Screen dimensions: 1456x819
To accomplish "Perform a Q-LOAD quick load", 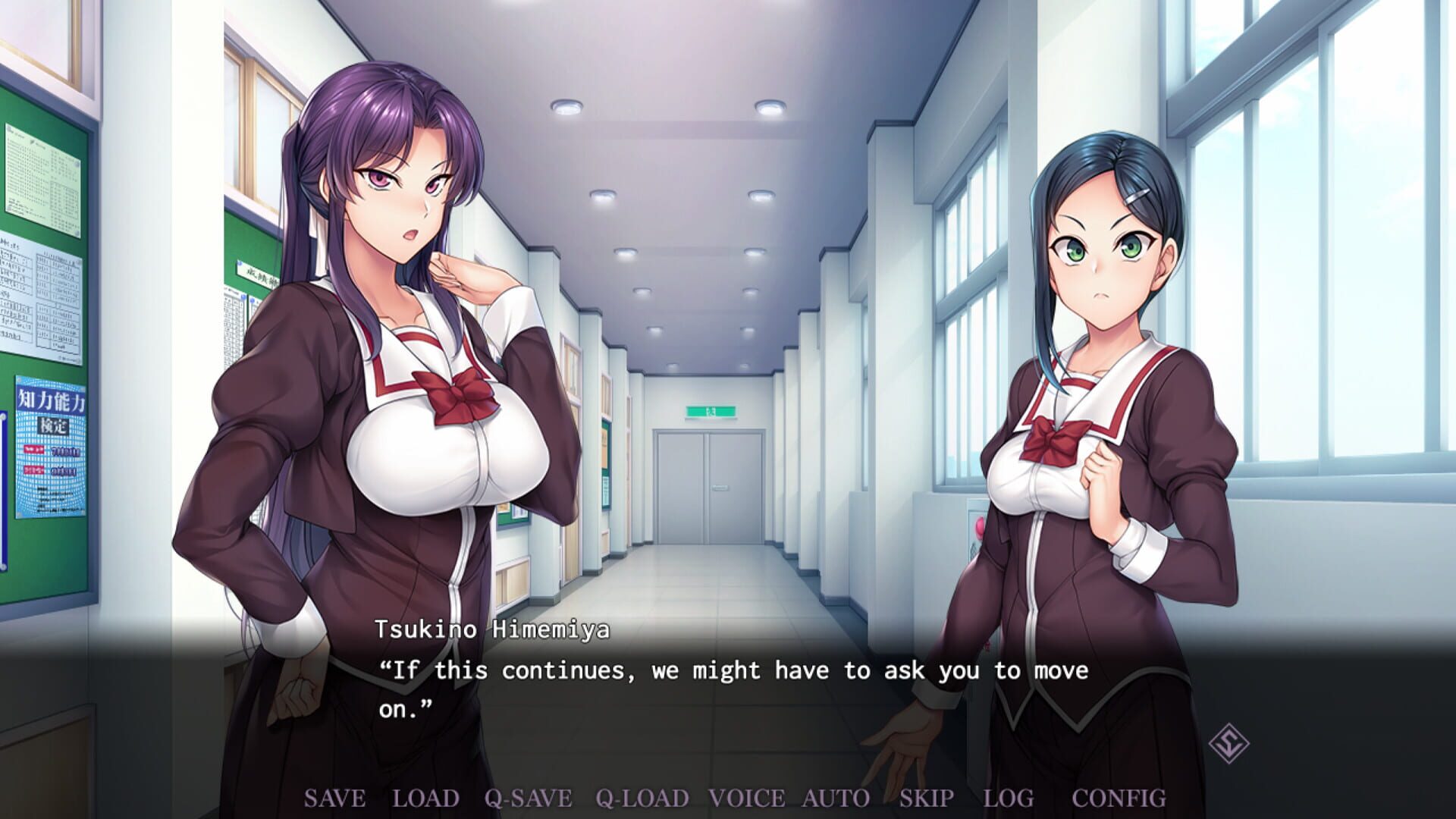I will point(641,798).
